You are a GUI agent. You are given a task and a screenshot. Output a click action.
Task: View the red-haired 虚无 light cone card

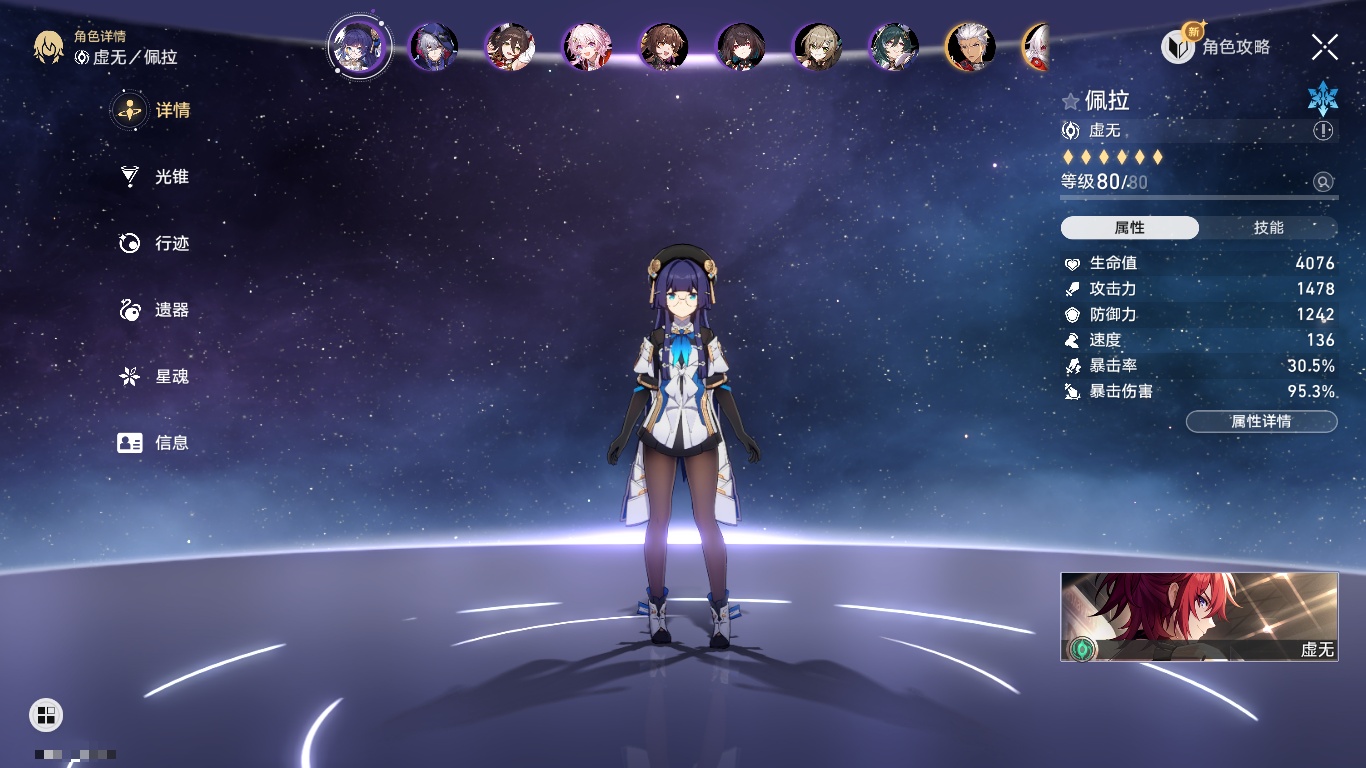[x=1199, y=616]
